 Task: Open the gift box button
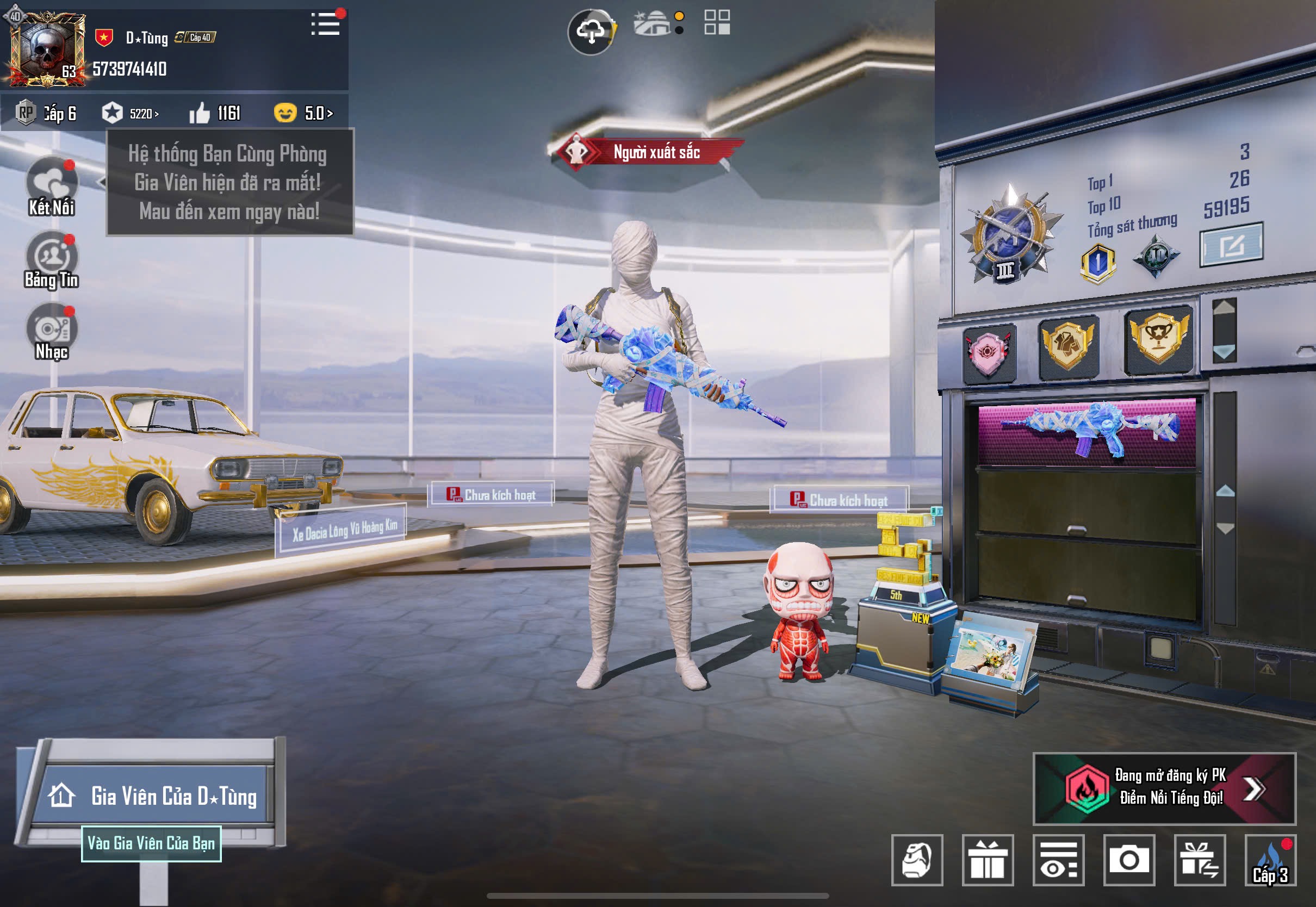988,860
